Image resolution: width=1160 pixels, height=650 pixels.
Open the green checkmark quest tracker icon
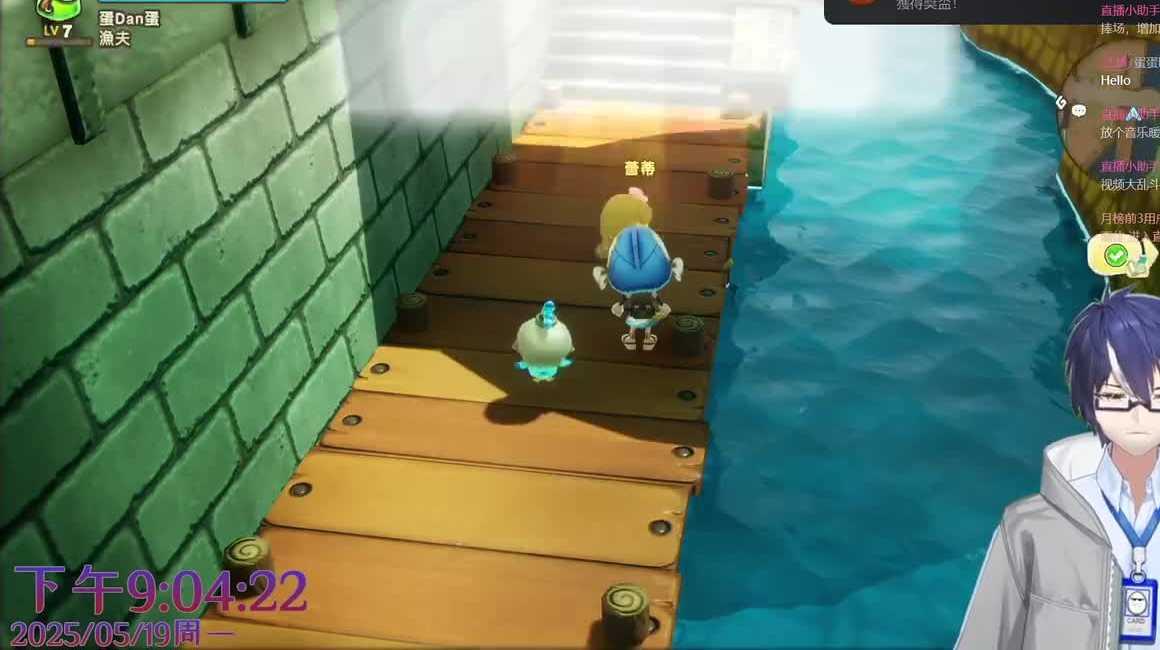tap(1116, 257)
